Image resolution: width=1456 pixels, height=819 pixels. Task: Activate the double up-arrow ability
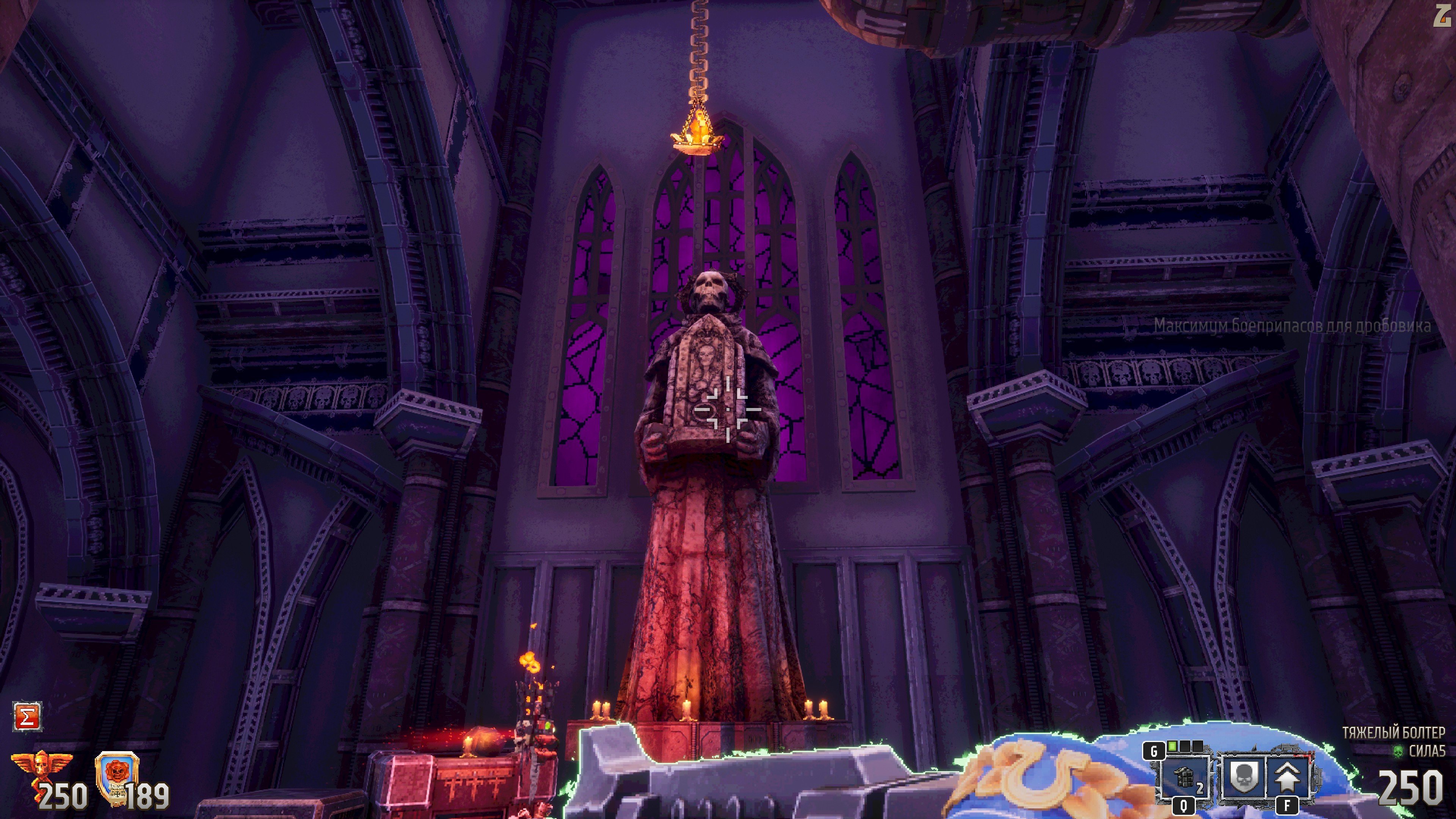[1288, 778]
